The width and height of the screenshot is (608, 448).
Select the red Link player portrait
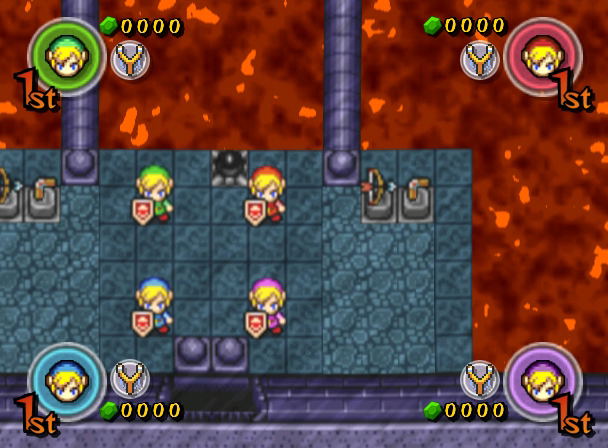542,57
